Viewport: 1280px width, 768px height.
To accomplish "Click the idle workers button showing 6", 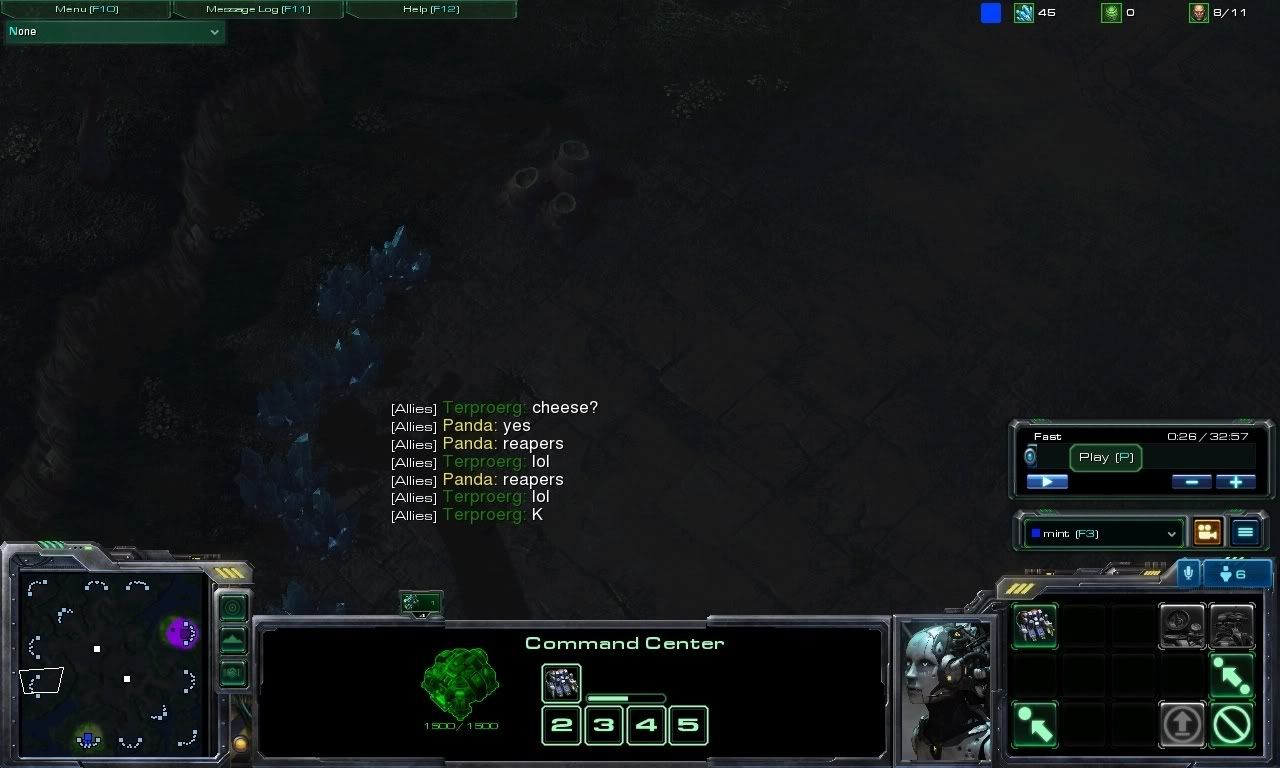I will click(1239, 574).
